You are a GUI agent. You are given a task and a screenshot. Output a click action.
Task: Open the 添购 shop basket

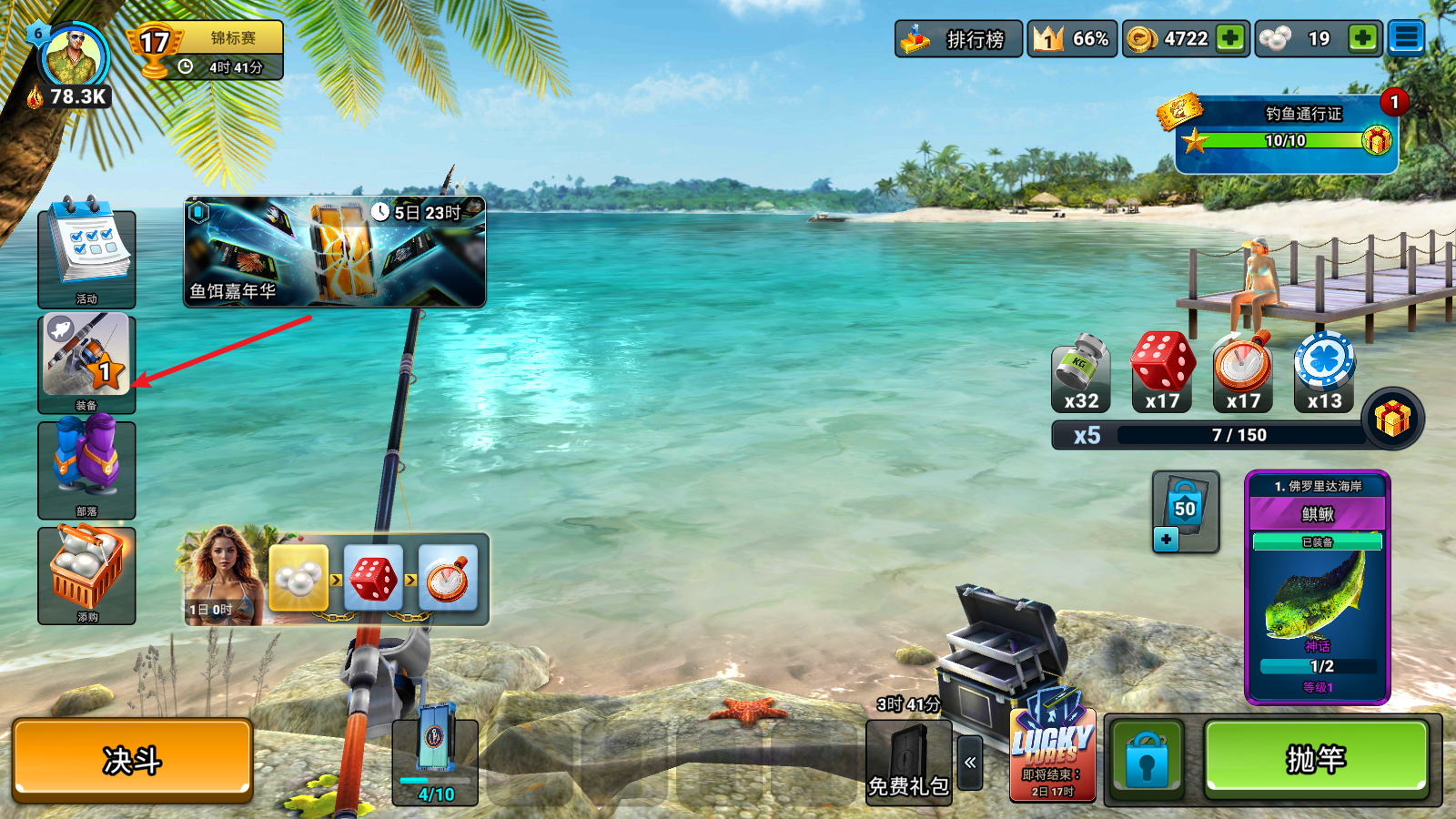(86, 573)
